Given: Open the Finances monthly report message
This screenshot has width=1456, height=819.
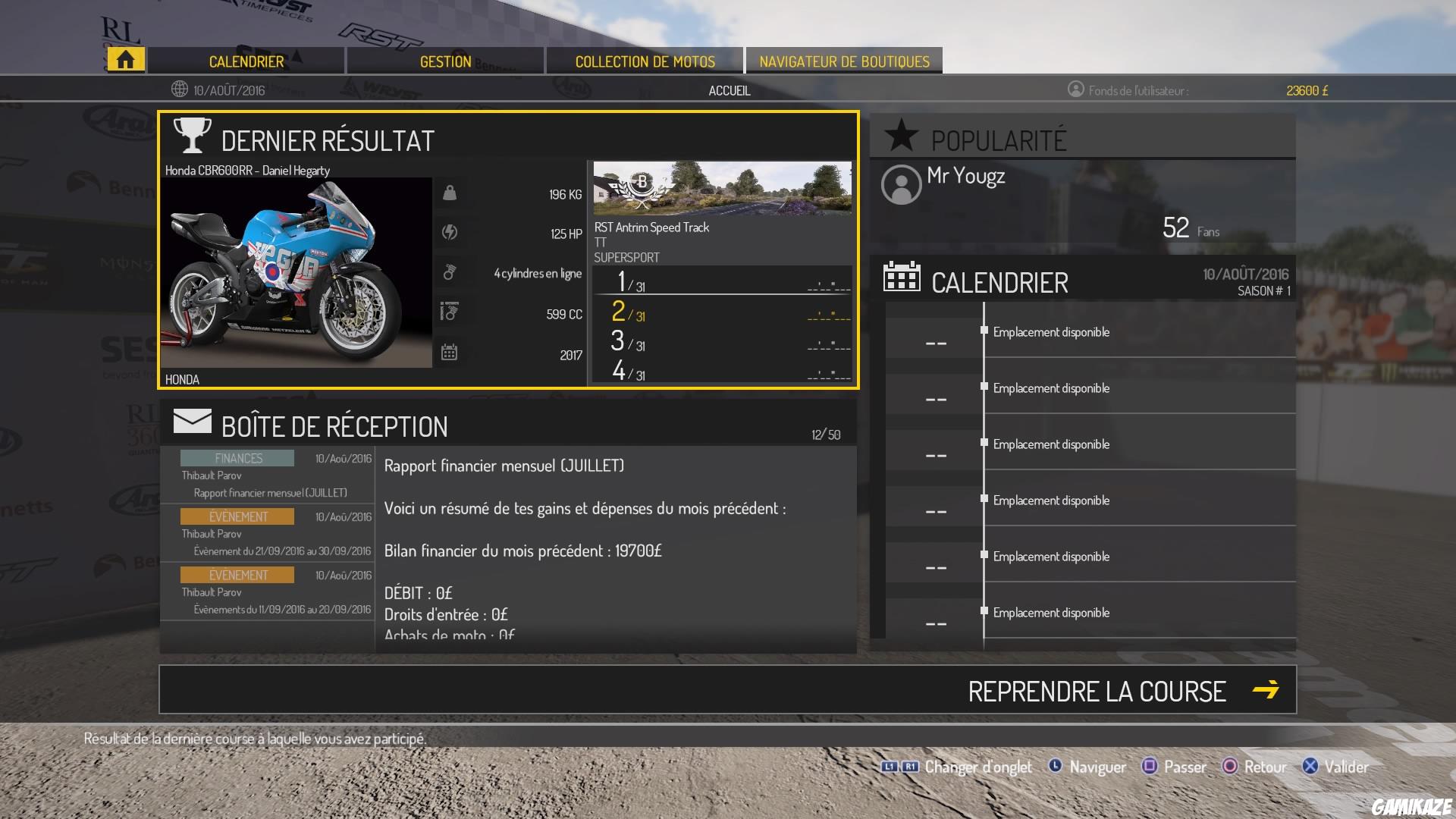Looking at the screenshot, I should pyautogui.click(x=268, y=475).
